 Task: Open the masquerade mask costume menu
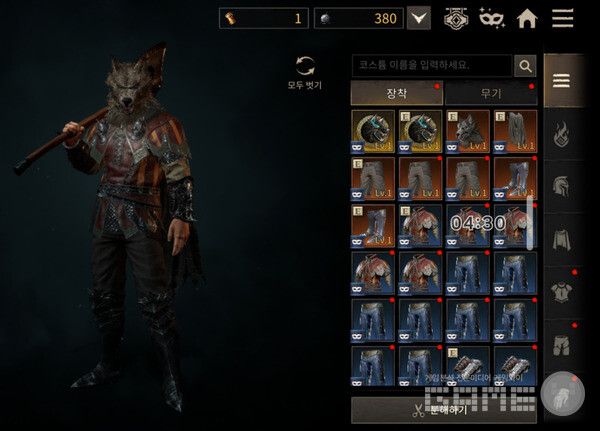[x=492, y=18]
